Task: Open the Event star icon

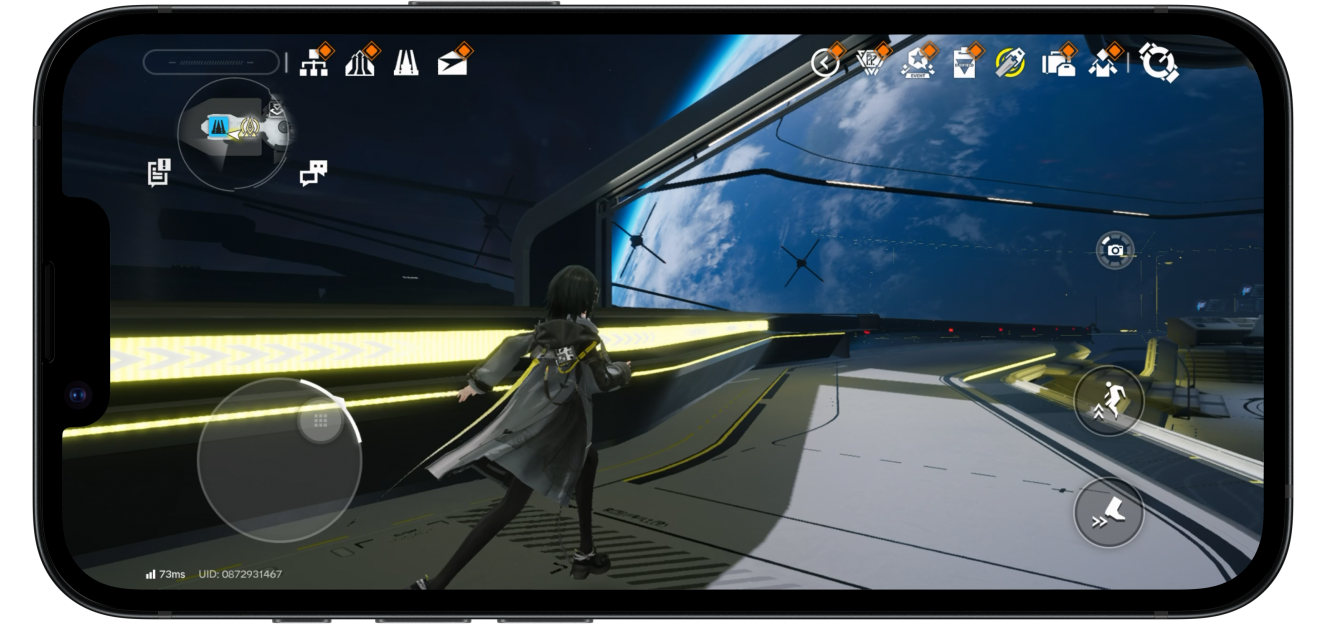Action: 917,65
